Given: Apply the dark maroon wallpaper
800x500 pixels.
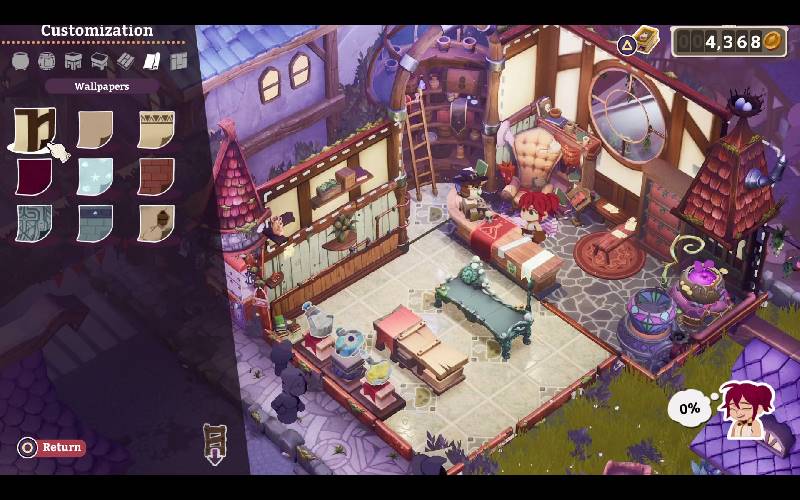Looking at the screenshot, I should coord(34,177).
